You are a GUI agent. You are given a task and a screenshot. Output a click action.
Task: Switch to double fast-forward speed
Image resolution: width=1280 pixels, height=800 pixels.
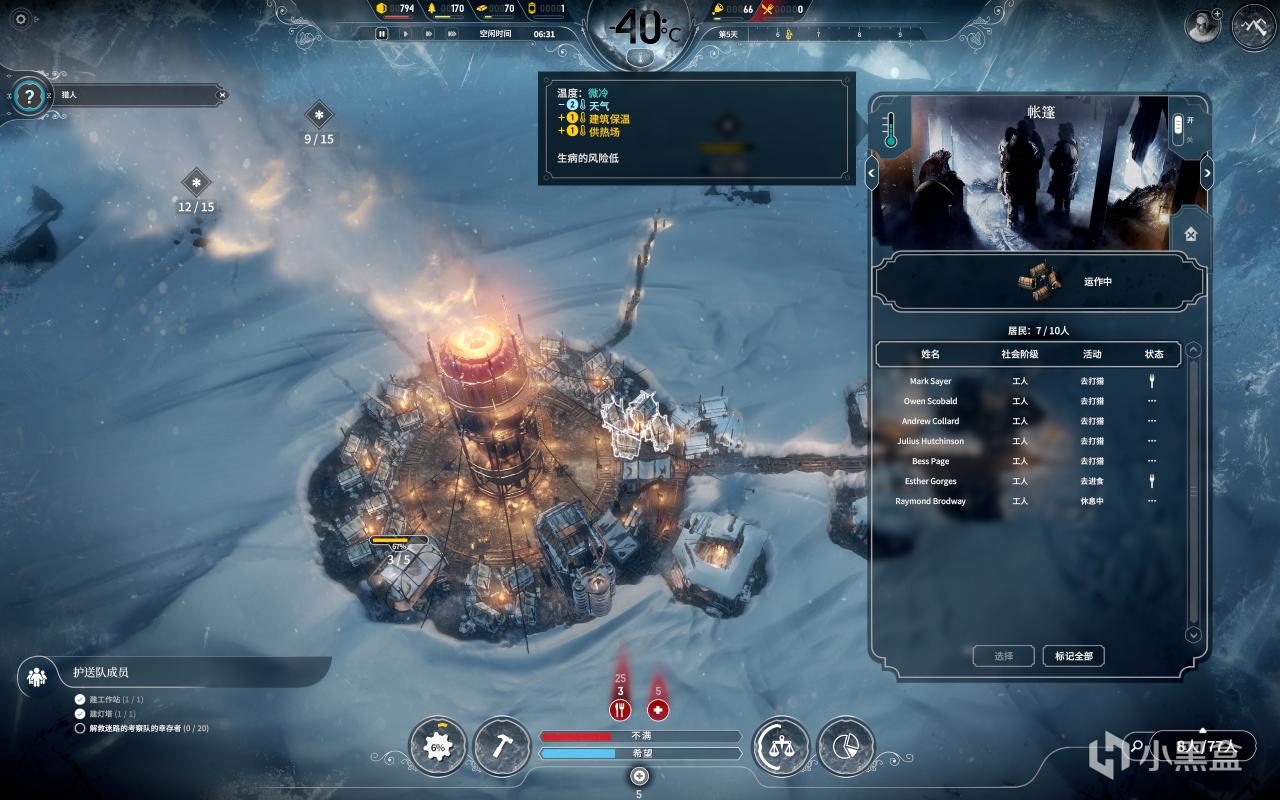click(x=428, y=33)
